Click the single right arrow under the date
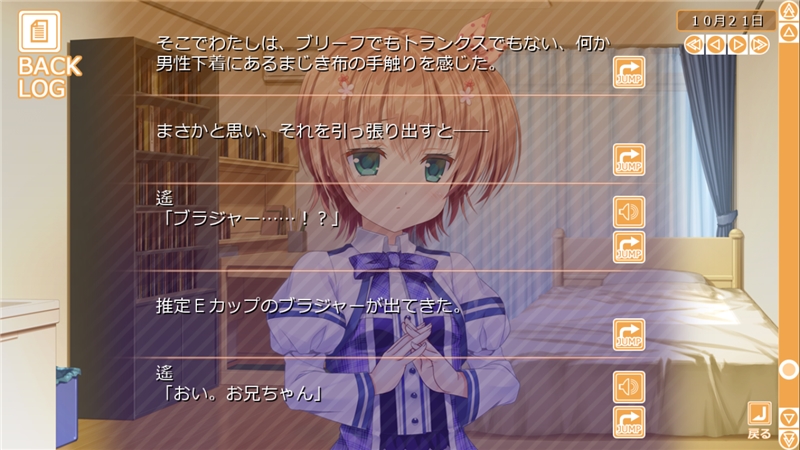This screenshot has height=450, width=800. [x=738, y=44]
